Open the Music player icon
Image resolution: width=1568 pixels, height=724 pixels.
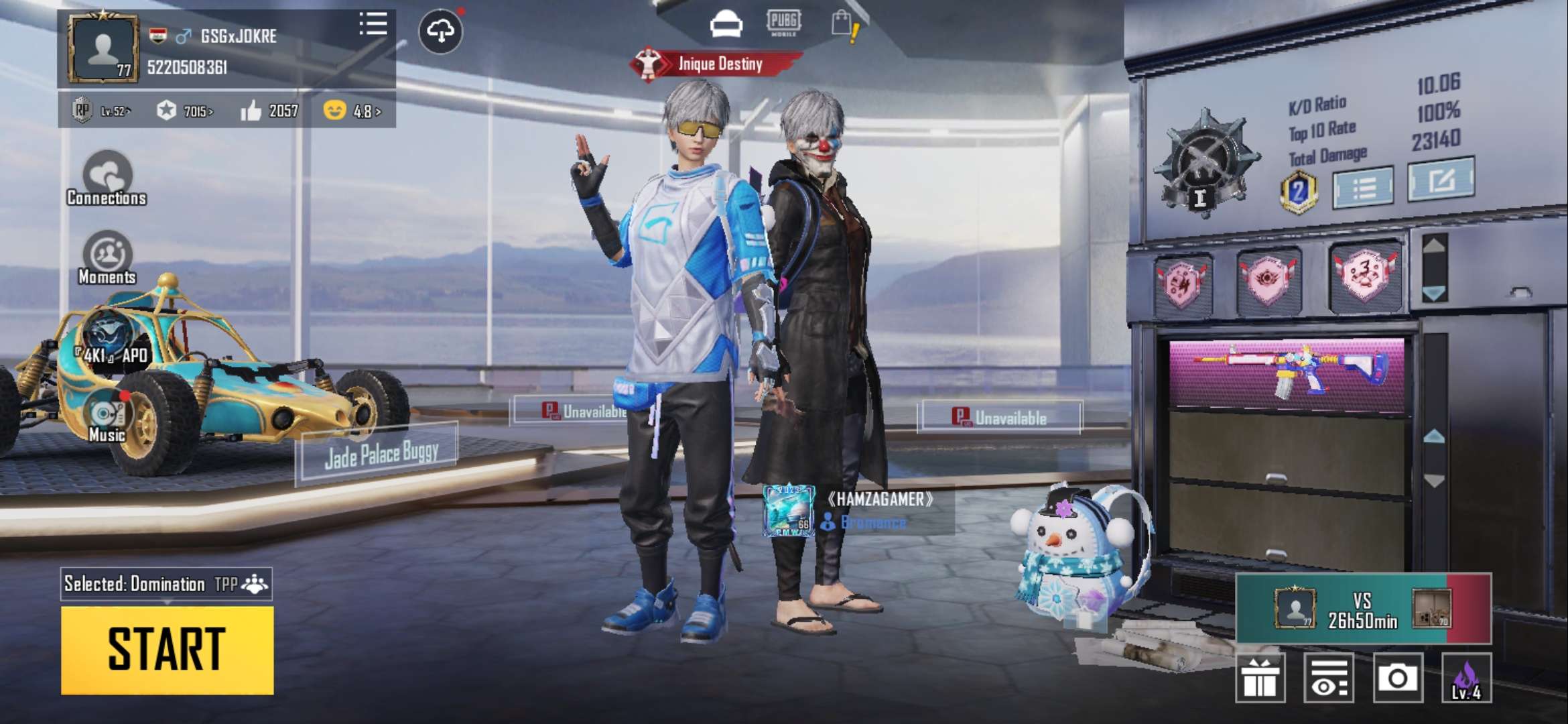pos(107,416)
